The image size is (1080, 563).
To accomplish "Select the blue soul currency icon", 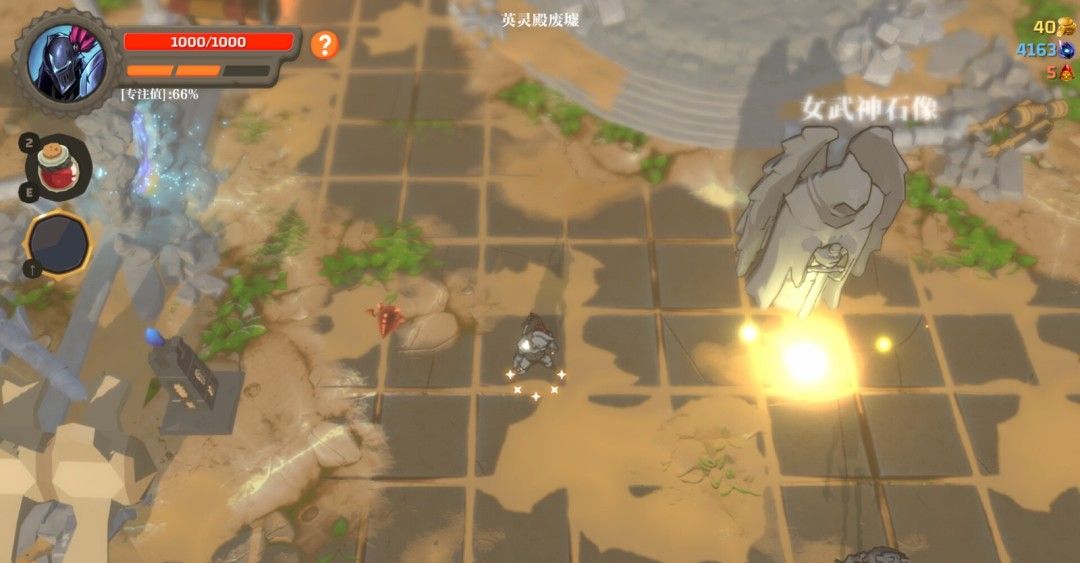I will (x=1066, y=49).
